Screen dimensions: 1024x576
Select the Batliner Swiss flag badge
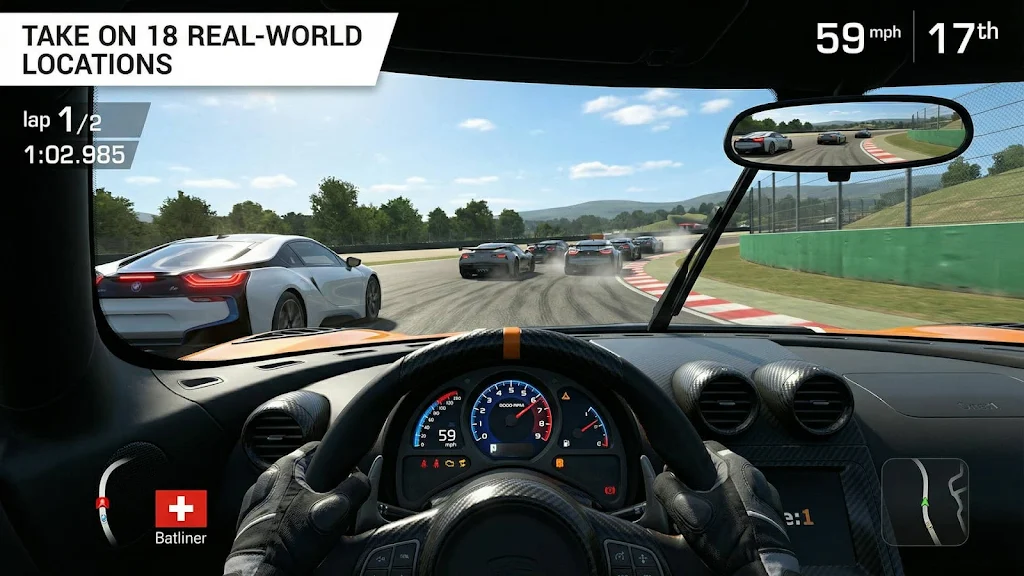181,509
